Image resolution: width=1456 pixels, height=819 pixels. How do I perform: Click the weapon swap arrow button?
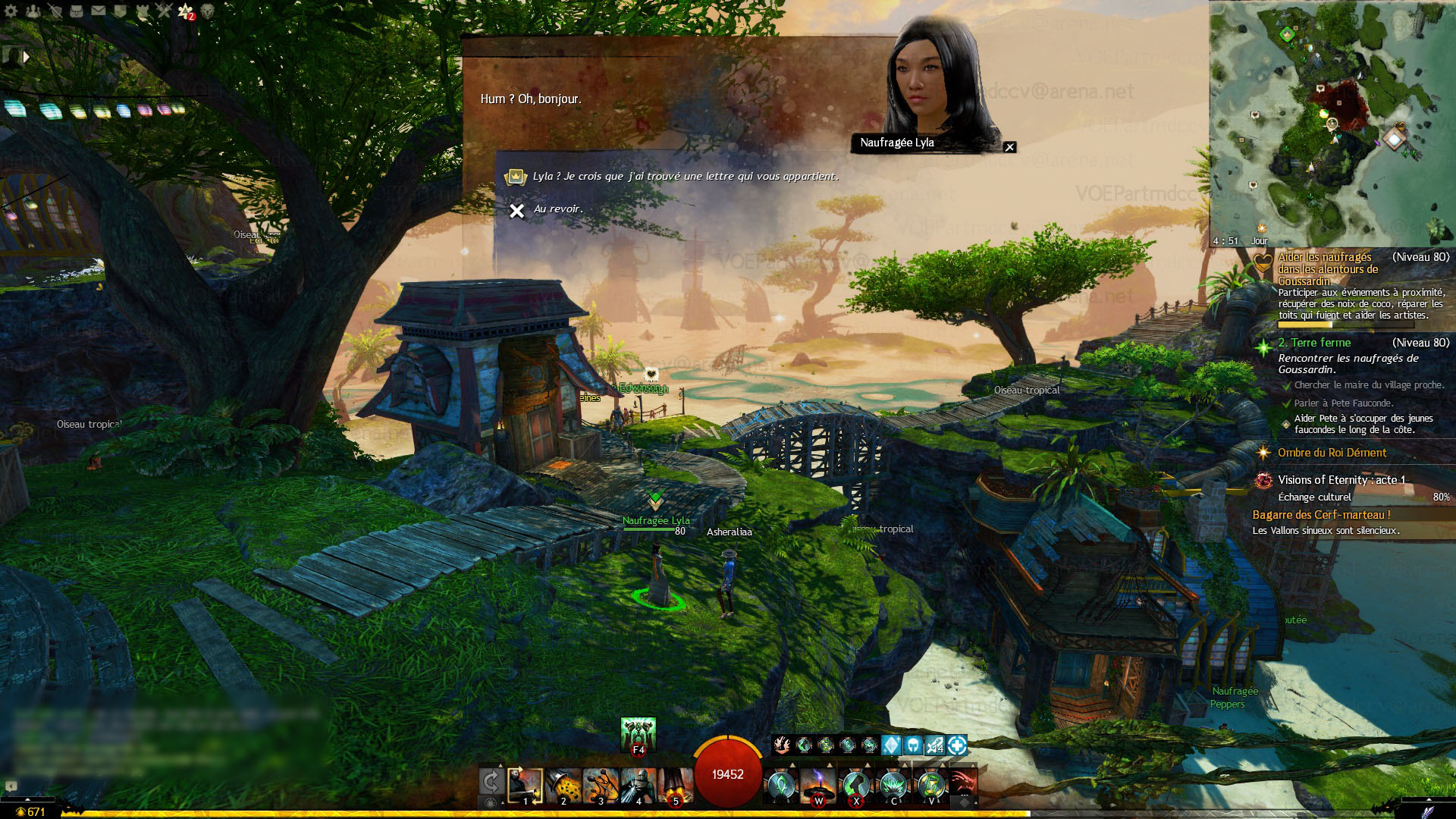(491, 782)
